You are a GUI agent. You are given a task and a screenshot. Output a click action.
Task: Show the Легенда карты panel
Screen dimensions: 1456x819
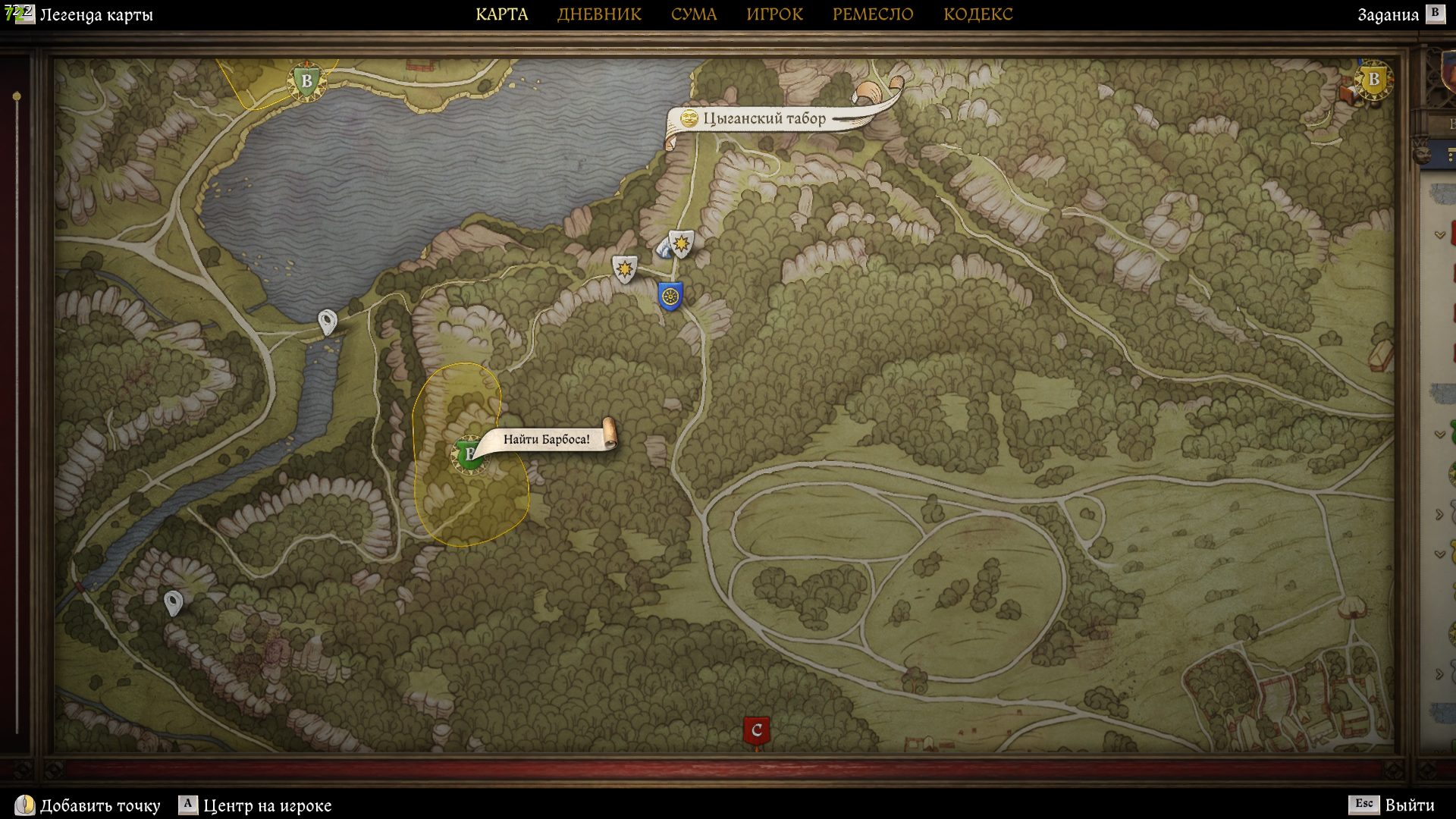click(96, 14)
